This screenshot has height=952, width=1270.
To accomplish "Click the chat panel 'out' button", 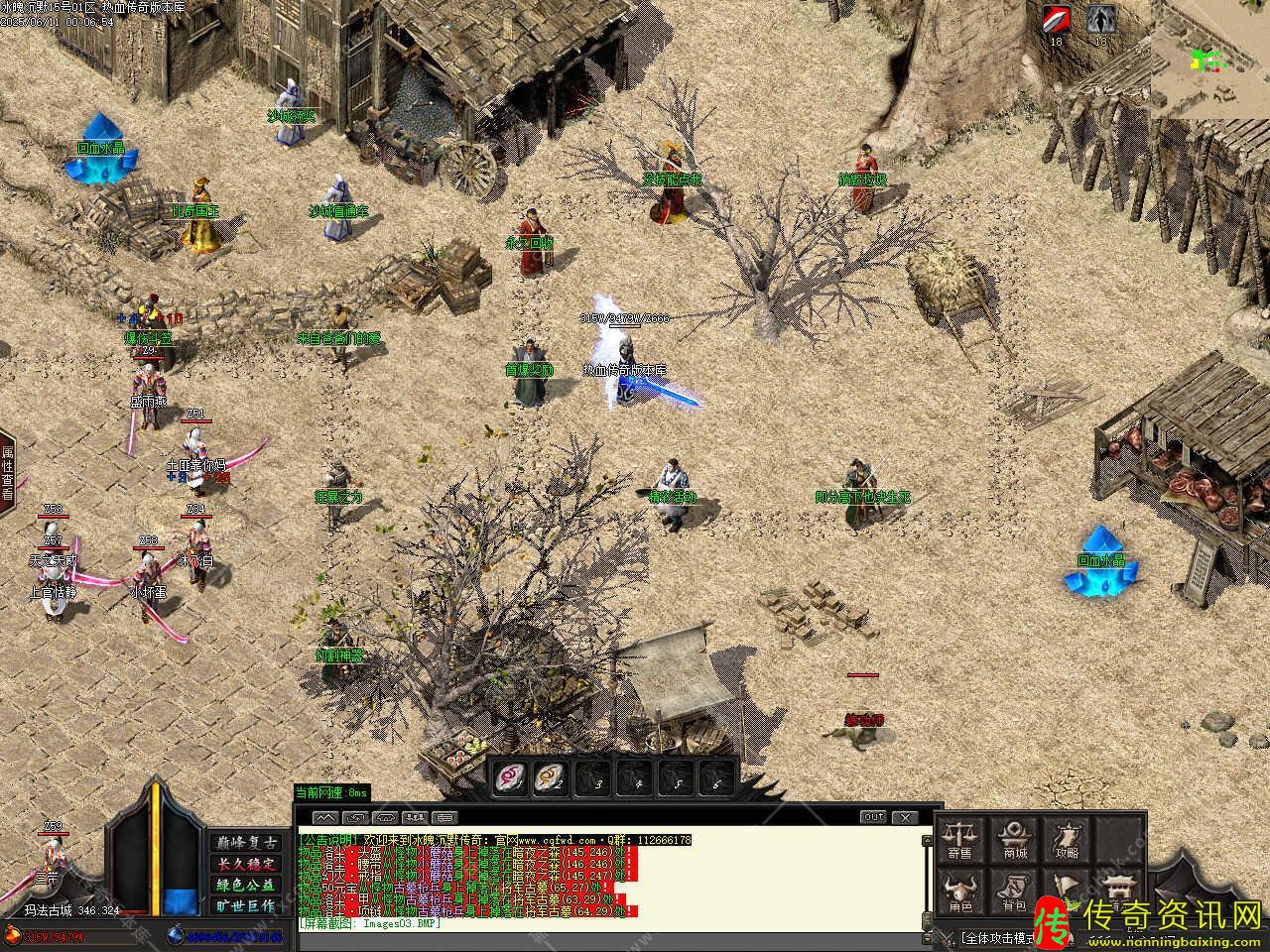I will (873, 817).
